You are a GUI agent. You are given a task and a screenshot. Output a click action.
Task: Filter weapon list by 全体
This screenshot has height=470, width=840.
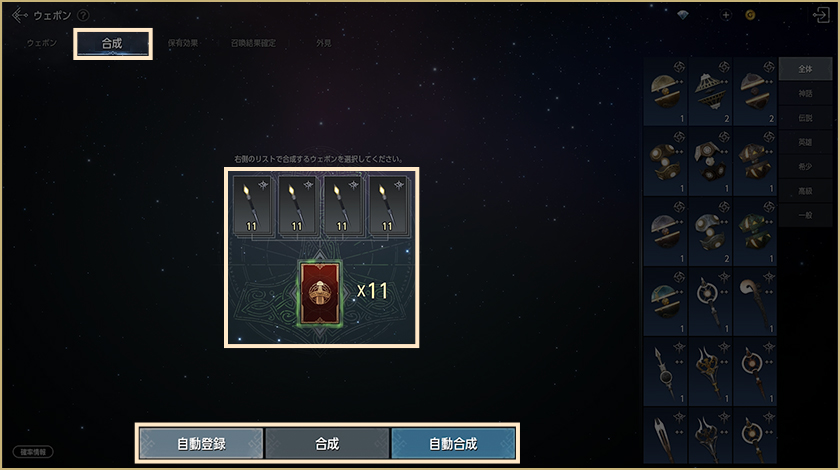pos(805,69)
